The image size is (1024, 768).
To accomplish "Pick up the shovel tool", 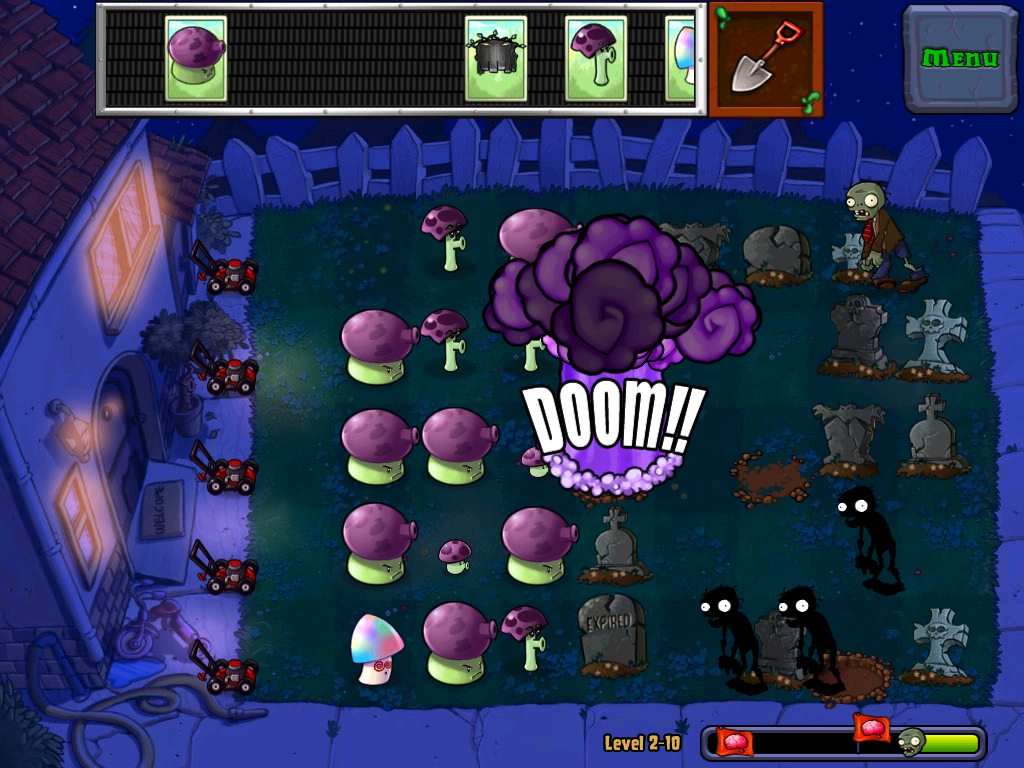I will (x=765, y=59).
